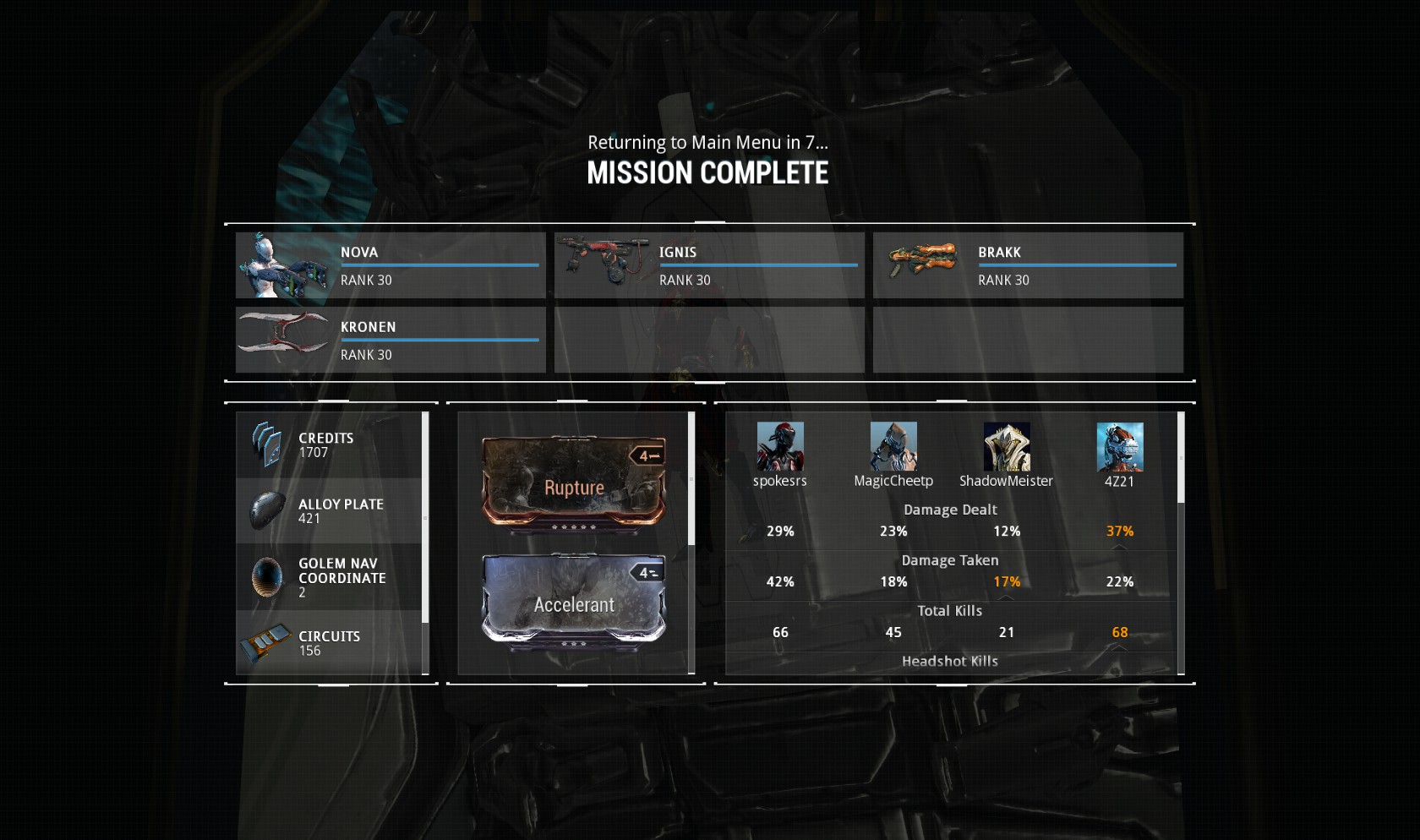Click 4Z21 player avatar
The width and height of the screenshot is (1420, 840).
point(1120,447)
